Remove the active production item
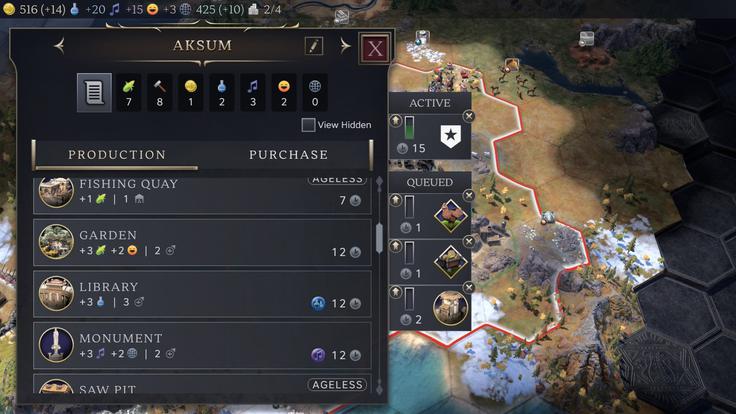This screenshot has width=736, height=414. coord(469,117)
